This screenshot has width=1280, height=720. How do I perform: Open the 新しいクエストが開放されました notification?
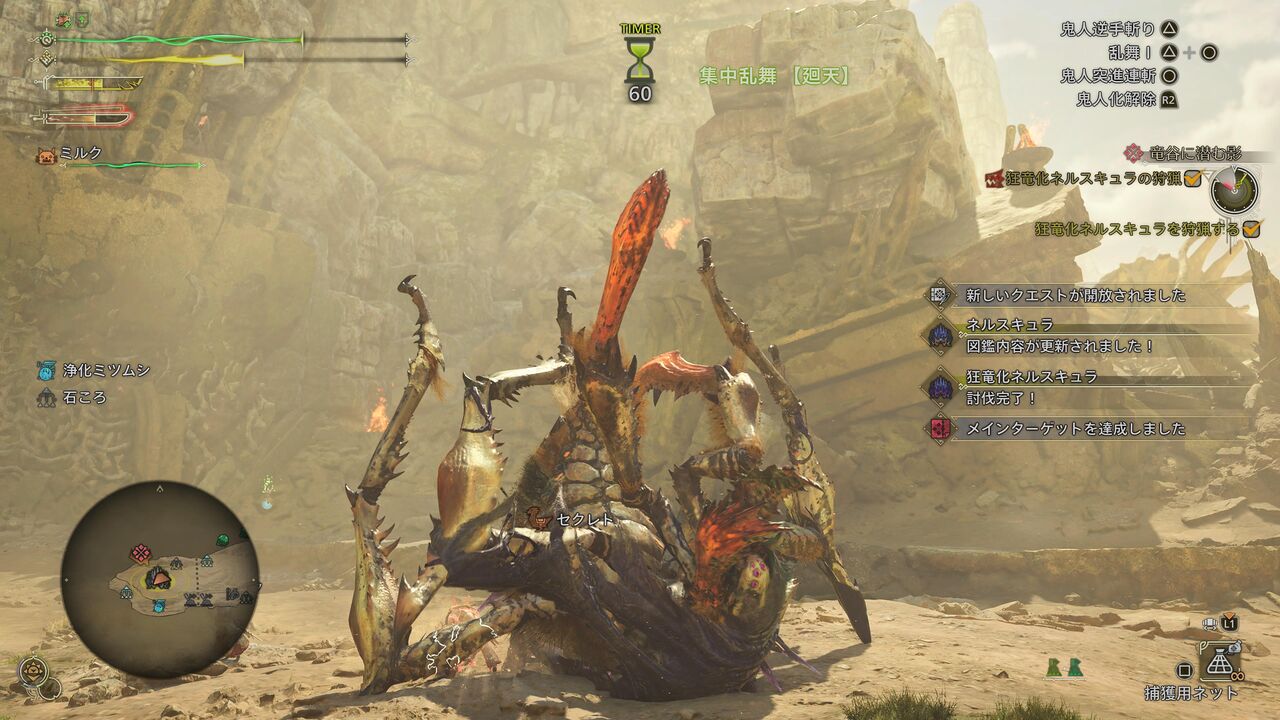1075,295
